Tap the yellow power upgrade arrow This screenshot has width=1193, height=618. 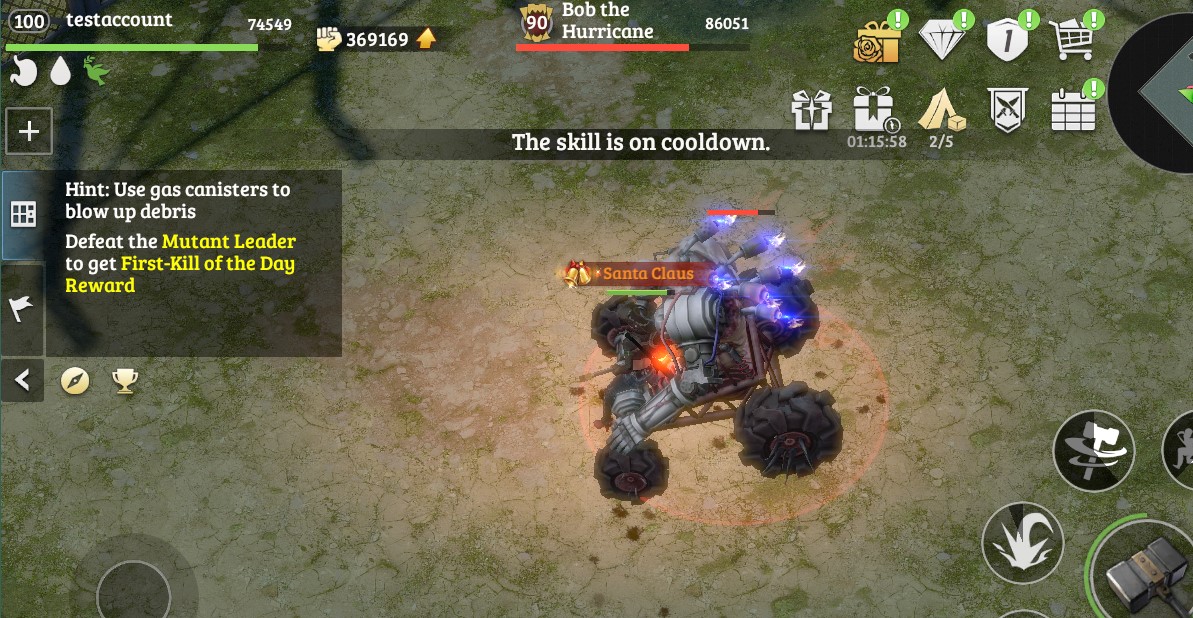[x=426, y=39]
